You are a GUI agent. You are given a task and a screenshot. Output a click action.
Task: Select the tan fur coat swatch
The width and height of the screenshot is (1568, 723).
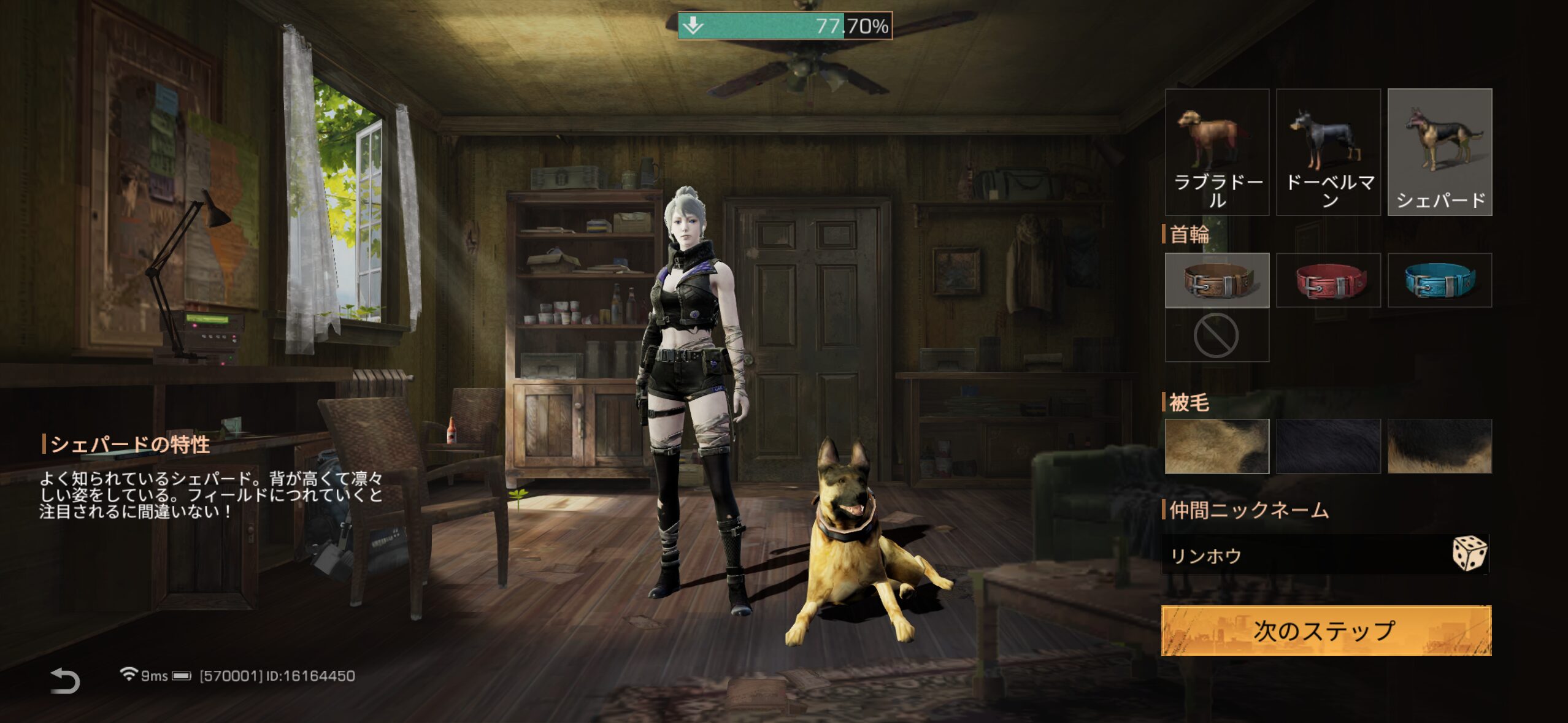click(1216, 446)
